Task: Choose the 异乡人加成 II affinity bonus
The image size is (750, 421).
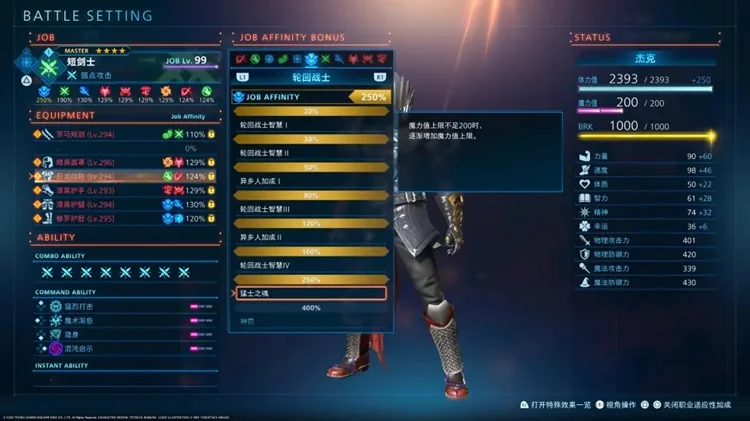Action: point(310,237)
